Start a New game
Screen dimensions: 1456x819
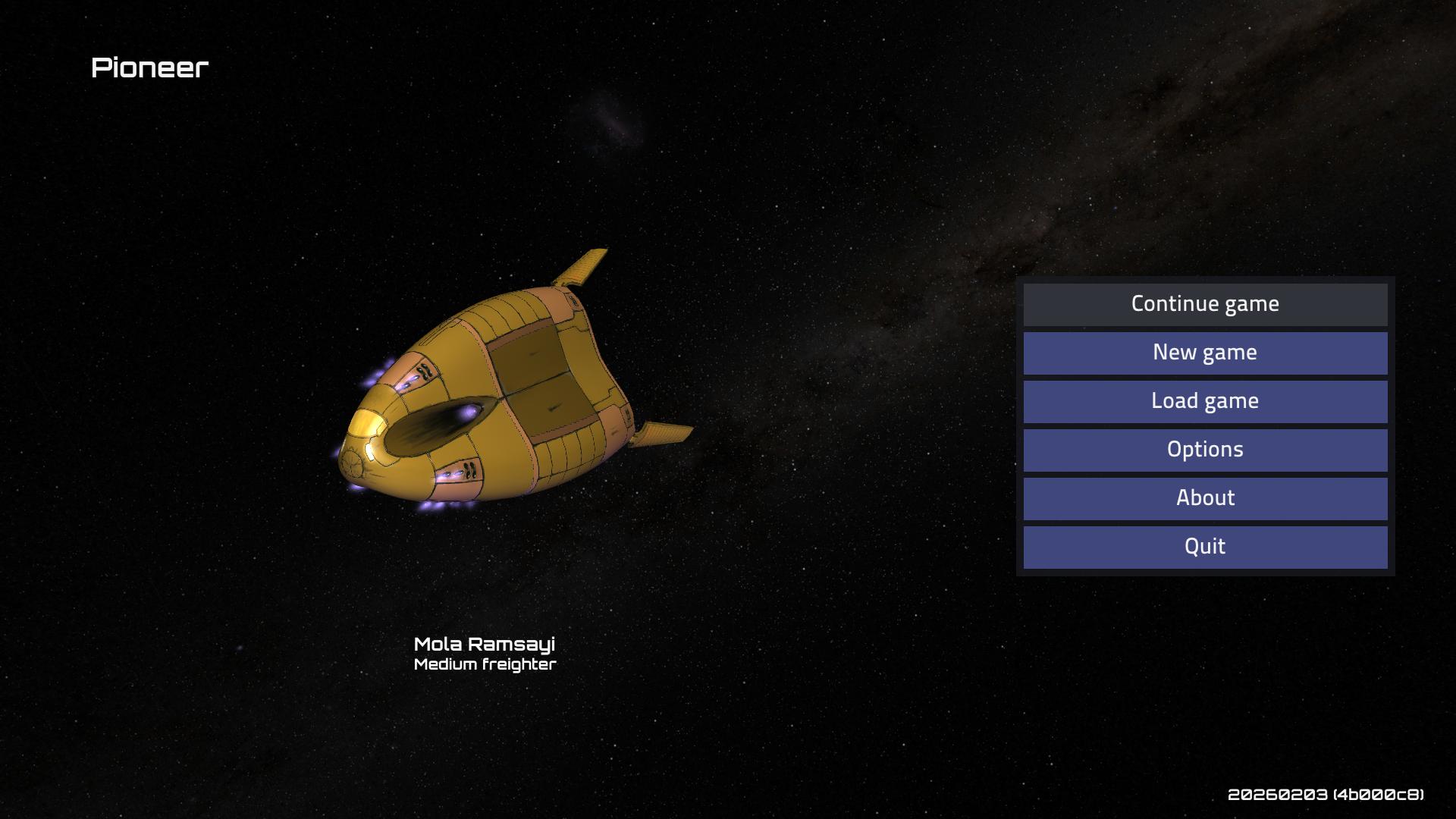click(1205, 353)
